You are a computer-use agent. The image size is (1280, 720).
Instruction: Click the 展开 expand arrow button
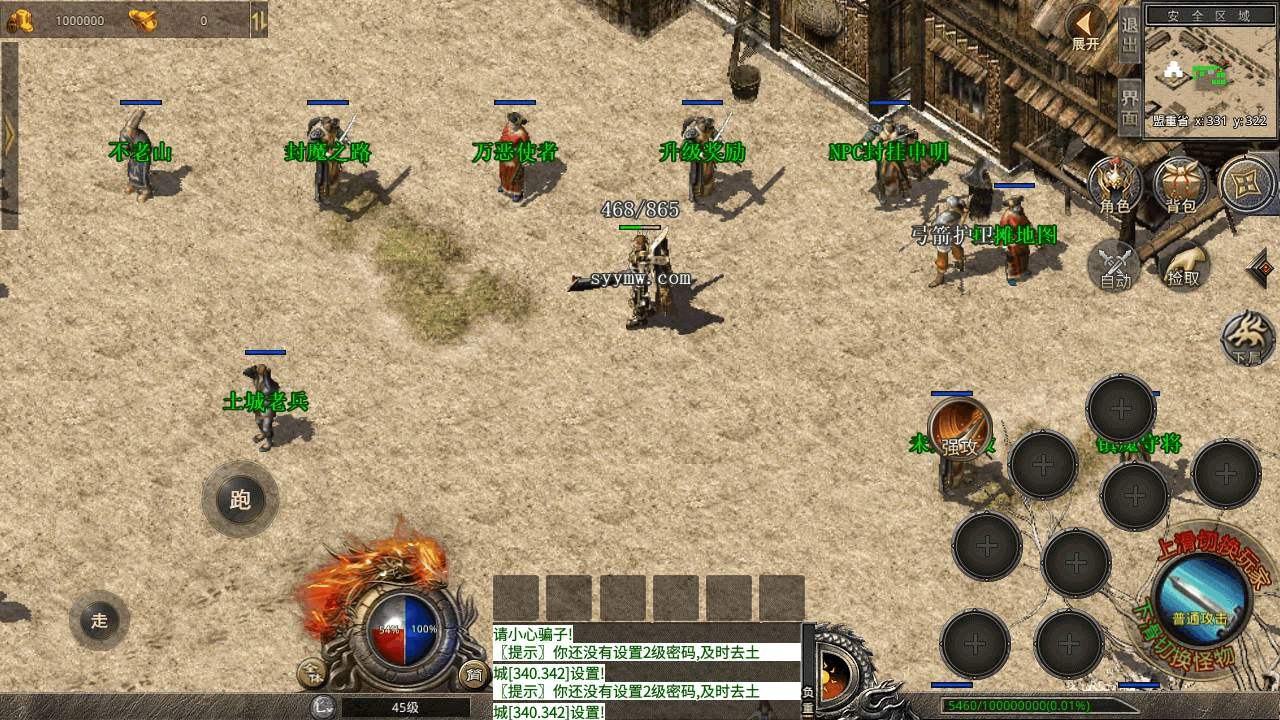coord(1086,27)
